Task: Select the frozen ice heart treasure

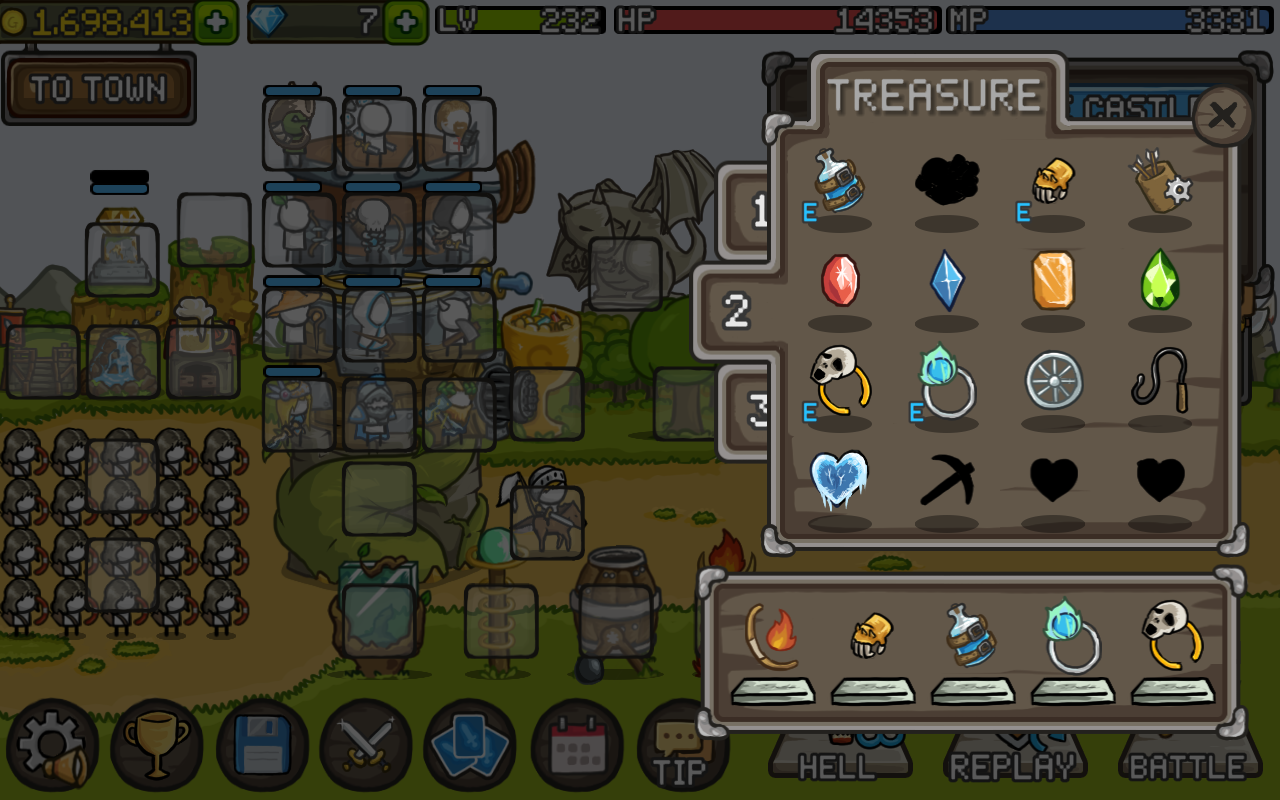Action: click(840, 480)
